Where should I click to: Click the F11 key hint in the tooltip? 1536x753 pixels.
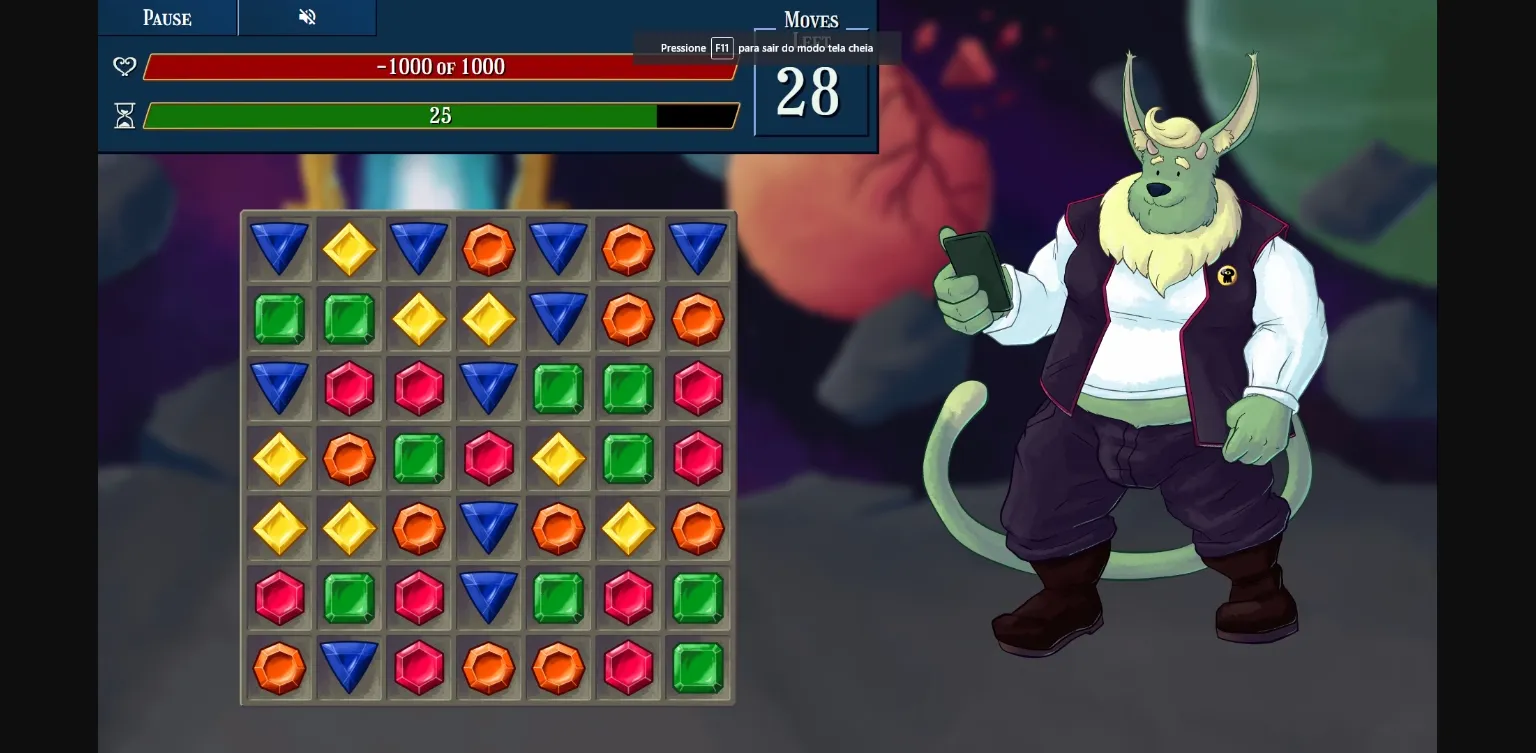722,48
